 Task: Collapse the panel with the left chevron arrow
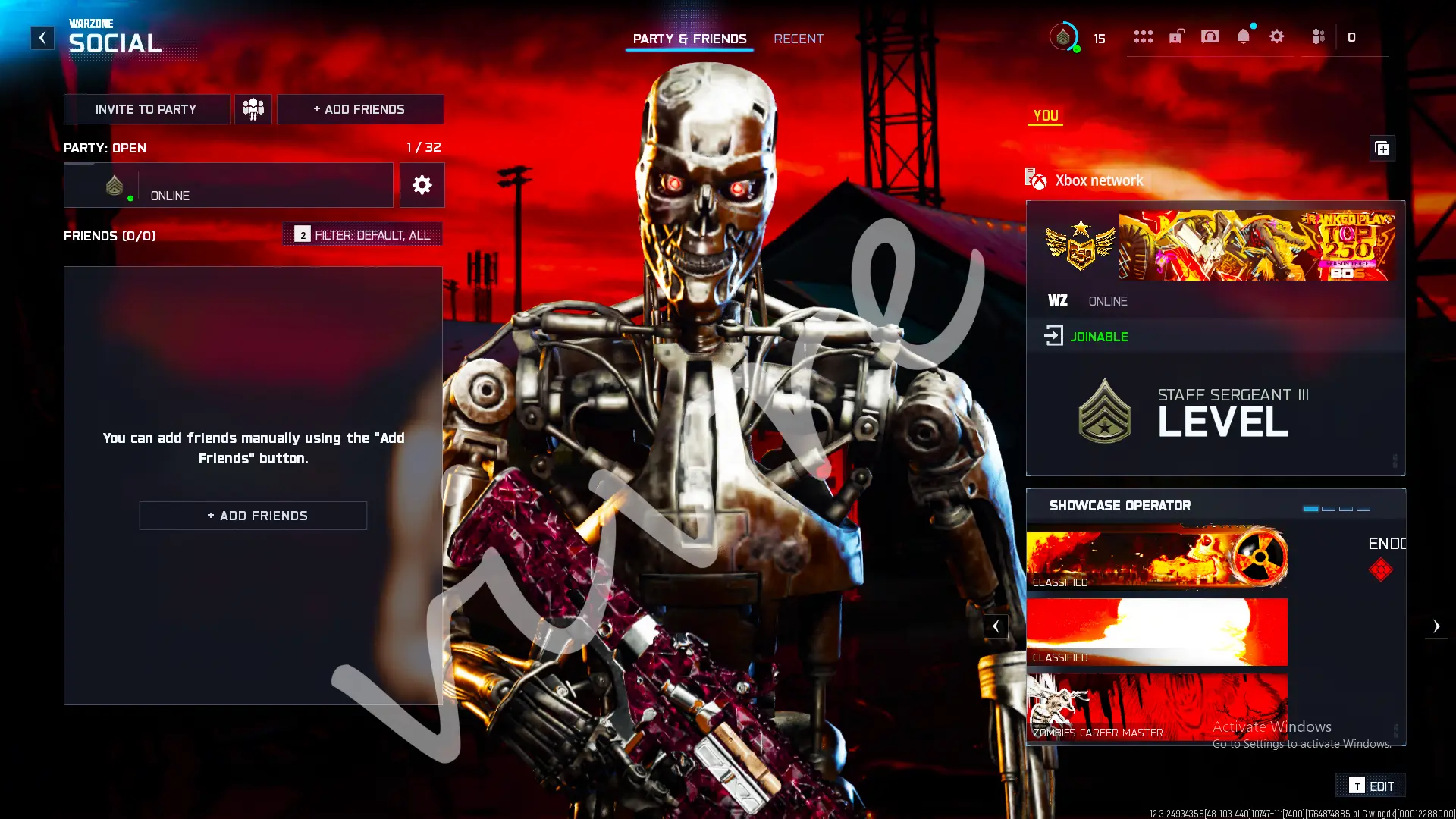coord(996,626)
